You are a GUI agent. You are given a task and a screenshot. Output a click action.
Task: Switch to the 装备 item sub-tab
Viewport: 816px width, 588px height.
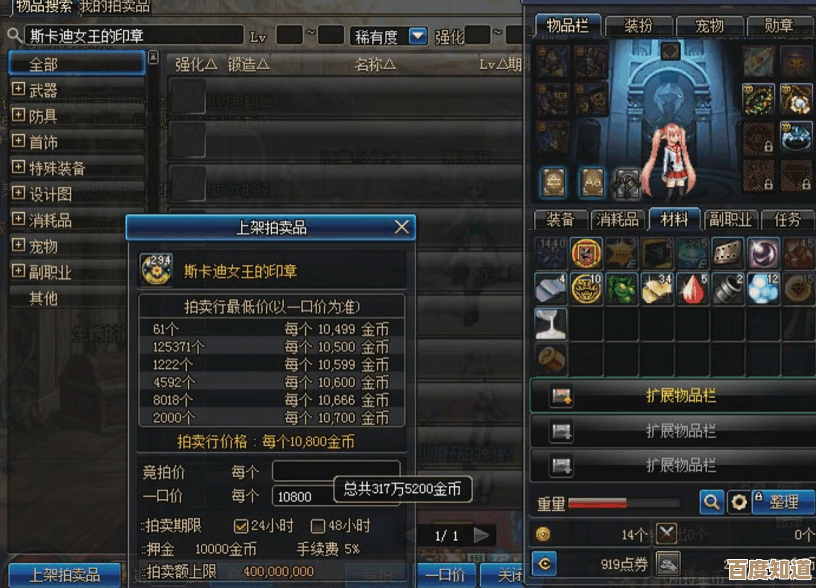(560, 219)
